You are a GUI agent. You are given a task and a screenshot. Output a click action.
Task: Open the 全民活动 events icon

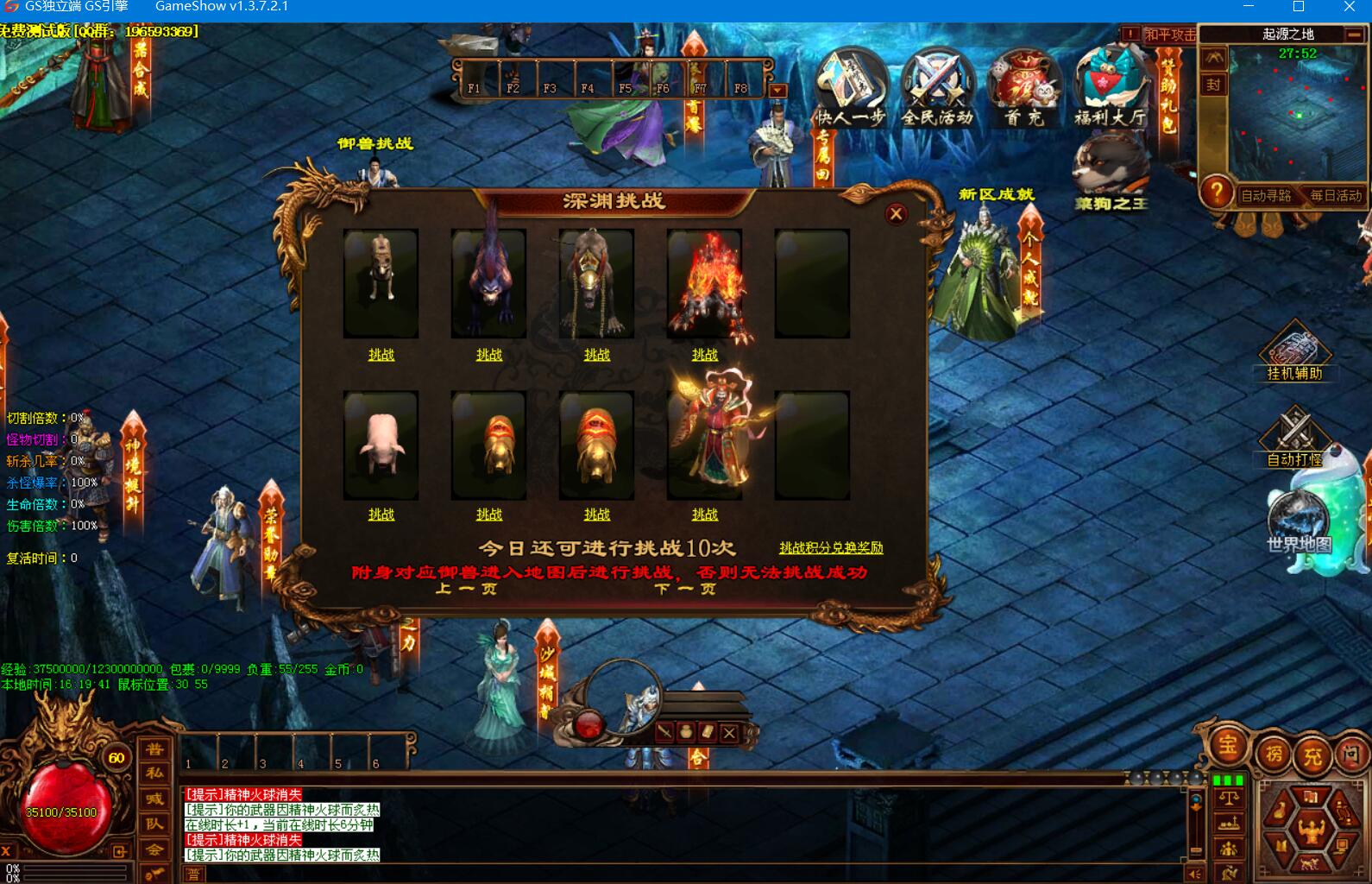tap(937, 86)
